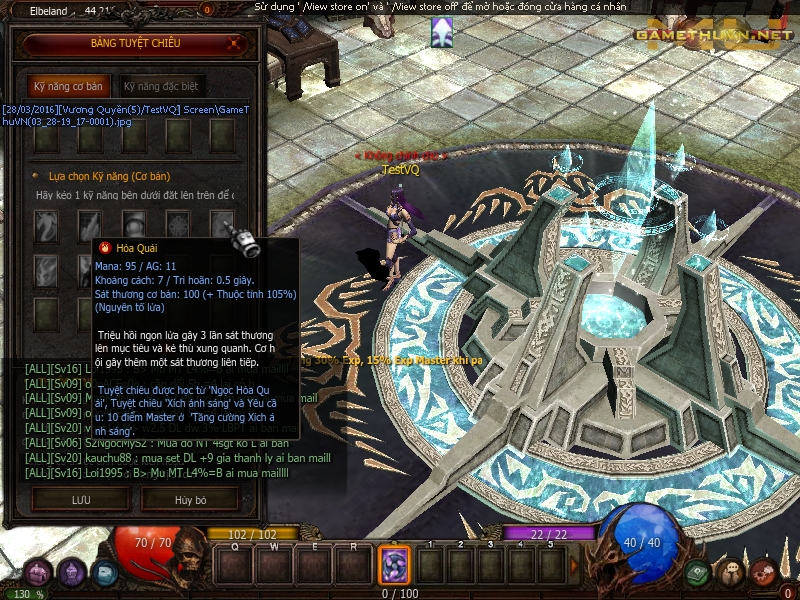Viewport: 800px width, 600px height.
Task: Click the GameThuVN.net watermark logo
Action: point(711,35)
